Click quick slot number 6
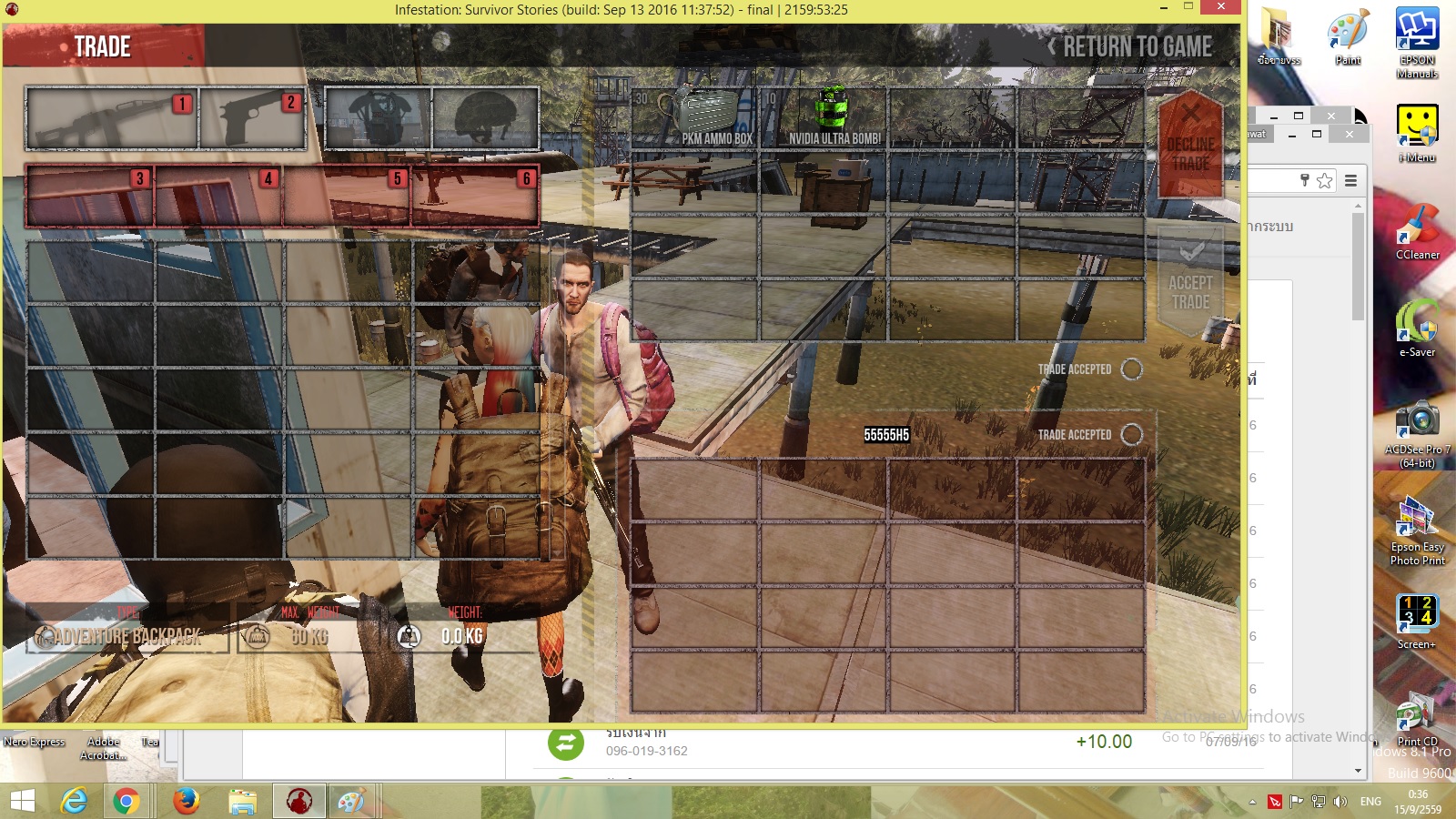The height and width of the screenshot is (819, 1456). [475, 196]
